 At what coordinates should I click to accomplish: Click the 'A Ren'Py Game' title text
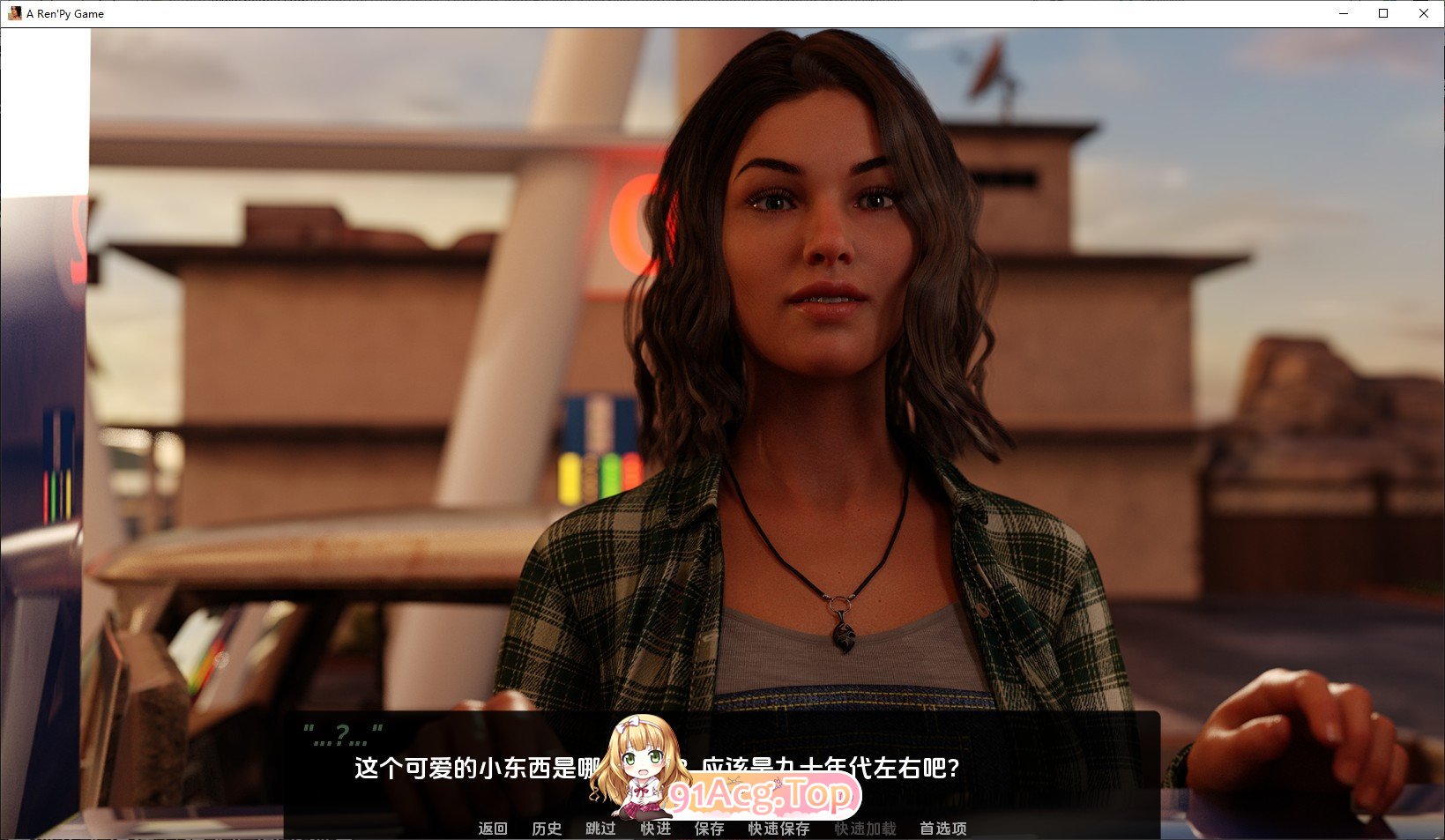click(x=63, y=13)
